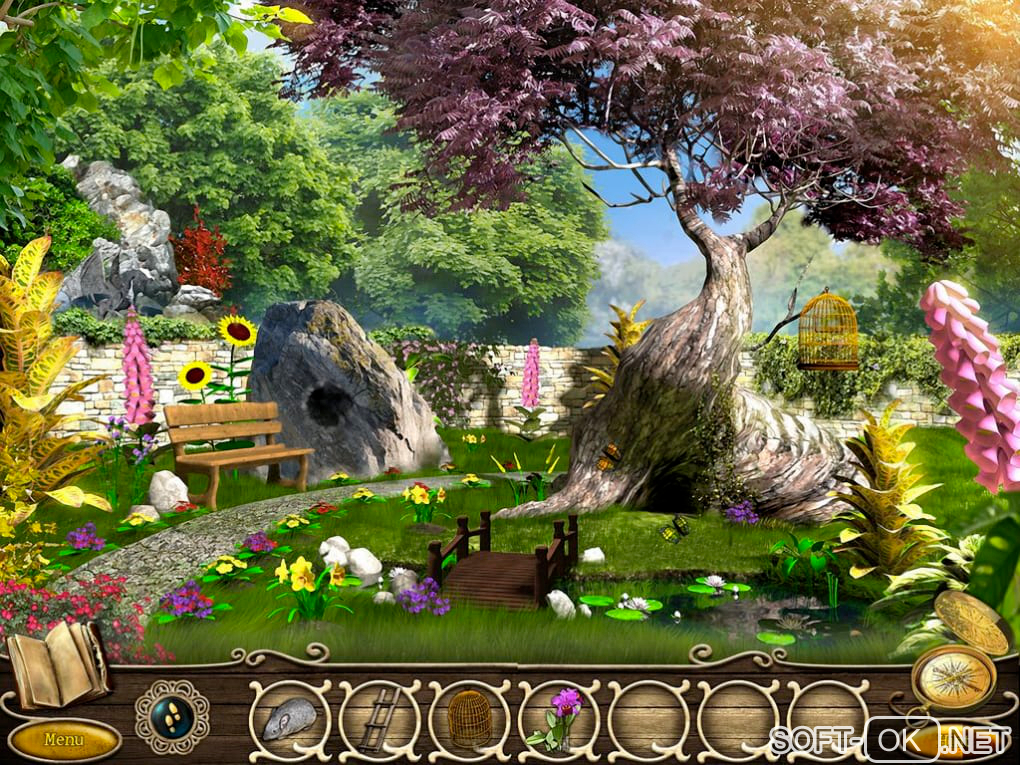
Task: Open the Menu button
Action: point(64,740)
